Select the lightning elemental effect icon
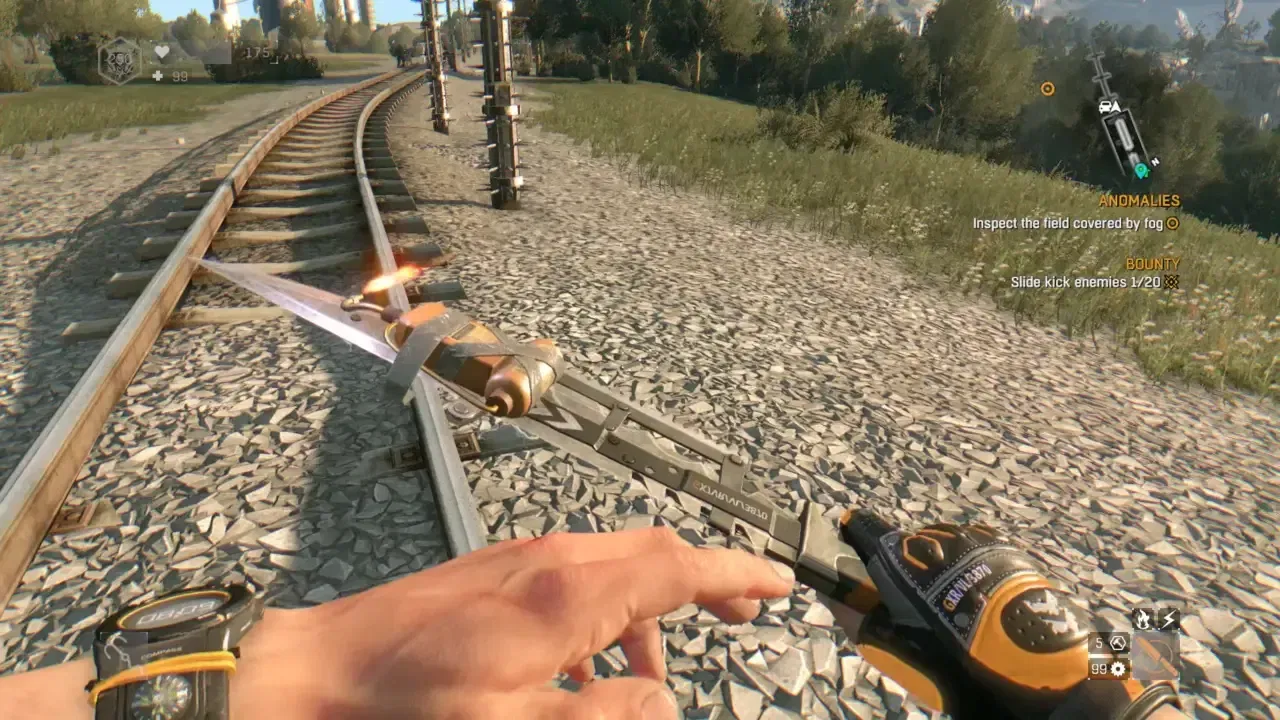The image size is (1280, 720). pos(1168,618)
